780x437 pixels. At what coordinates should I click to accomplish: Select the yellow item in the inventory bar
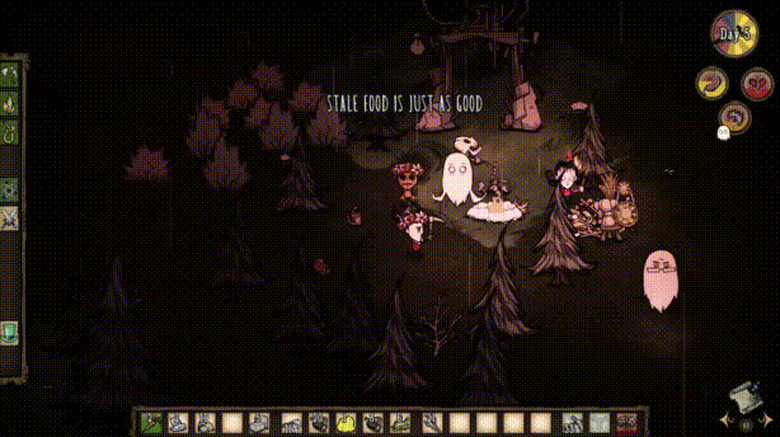pos(346,423)
